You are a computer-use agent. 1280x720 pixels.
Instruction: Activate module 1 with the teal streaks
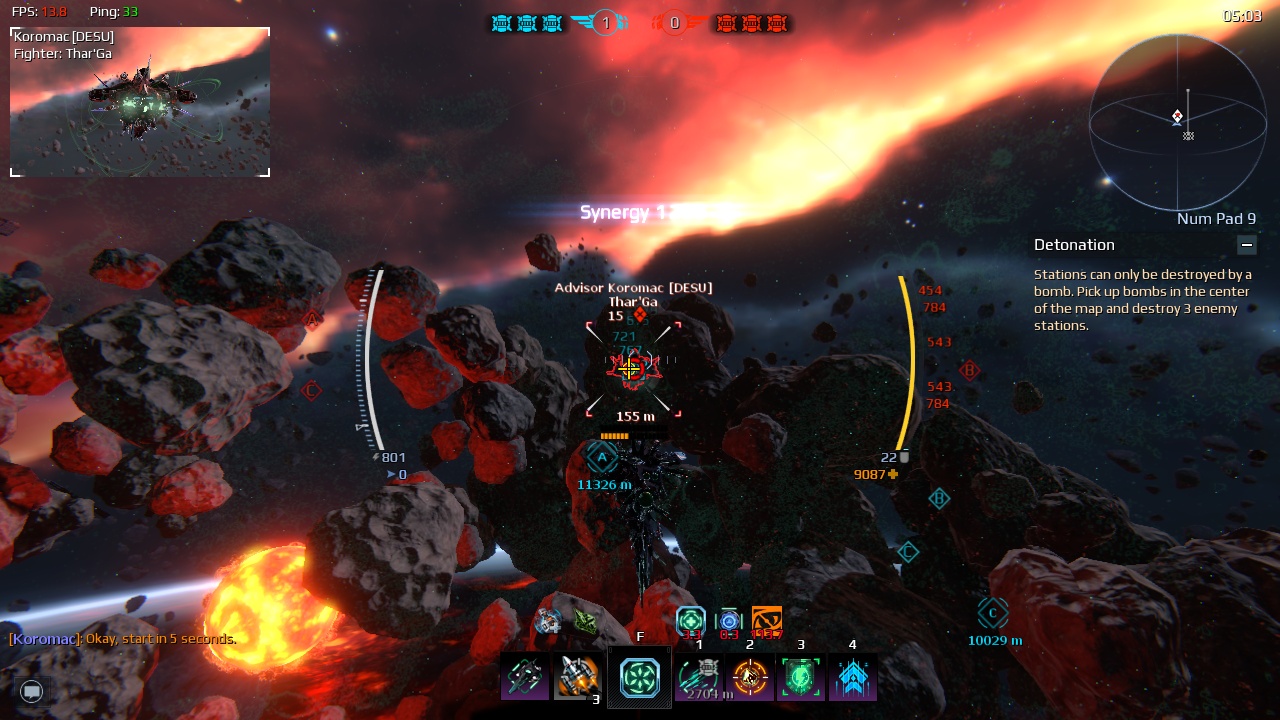pyautogui.click(x=699, y=677)
